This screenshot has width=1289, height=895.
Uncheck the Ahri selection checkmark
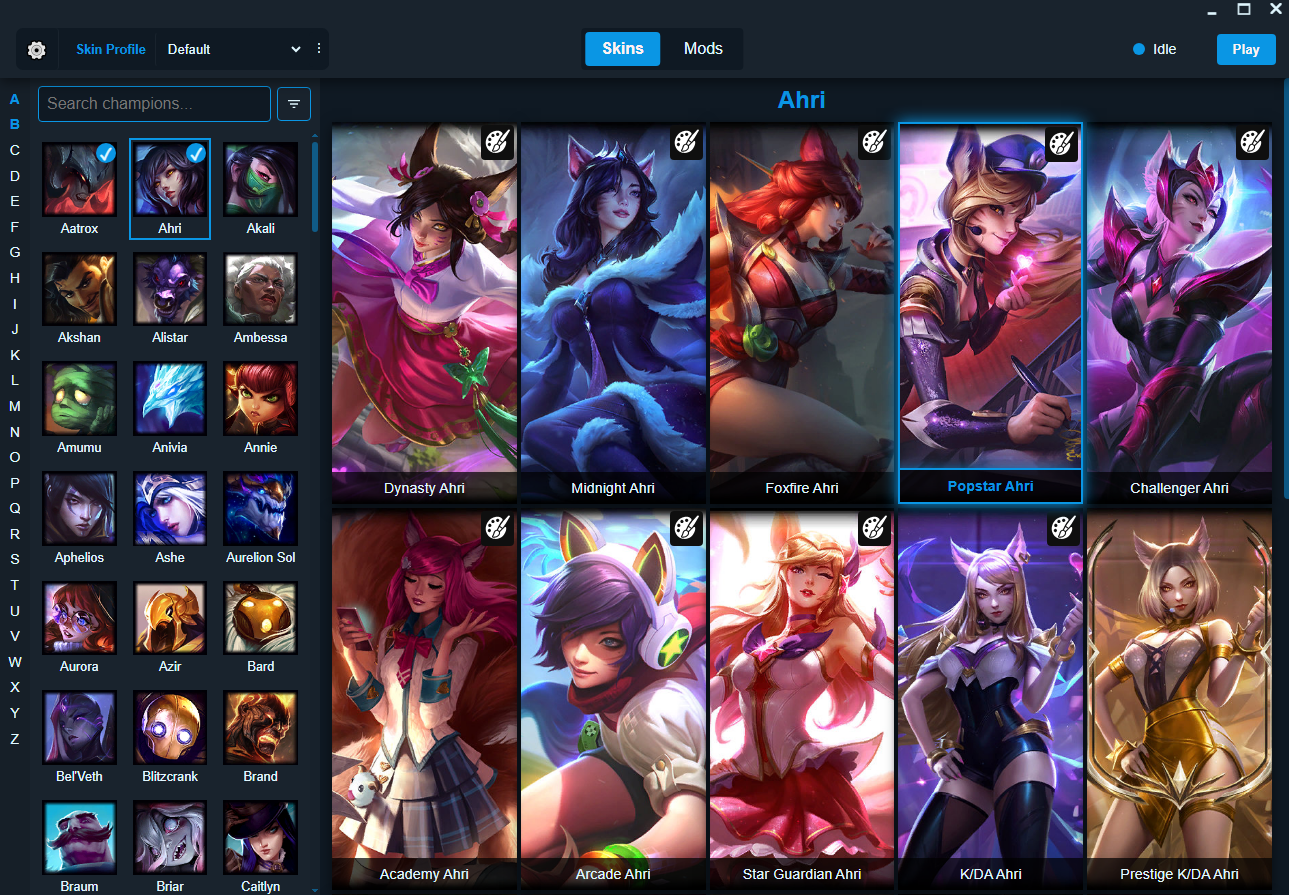(195, 152)
